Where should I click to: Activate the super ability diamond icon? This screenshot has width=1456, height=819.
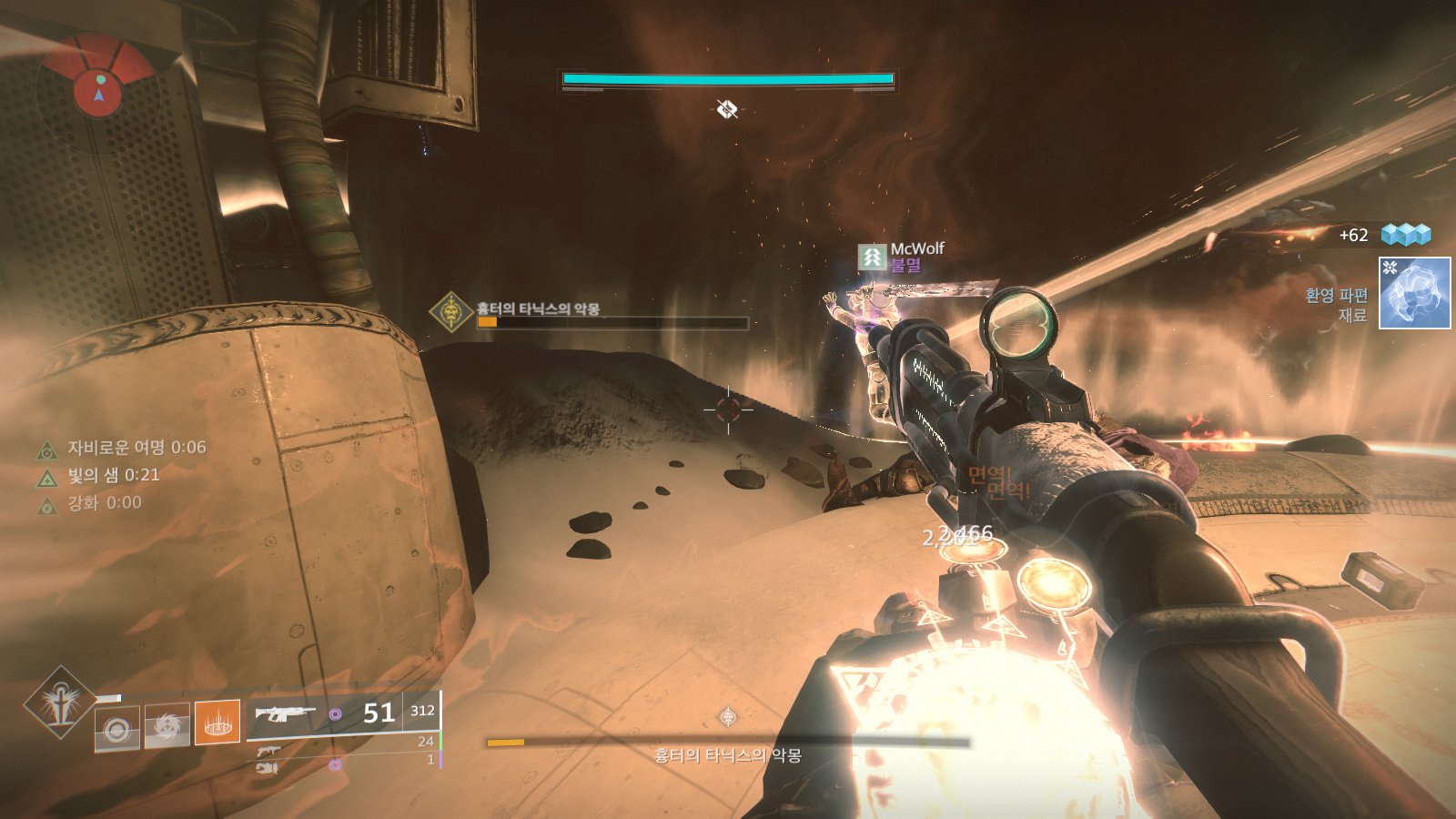pyautogui.click(x=60, y=702)
